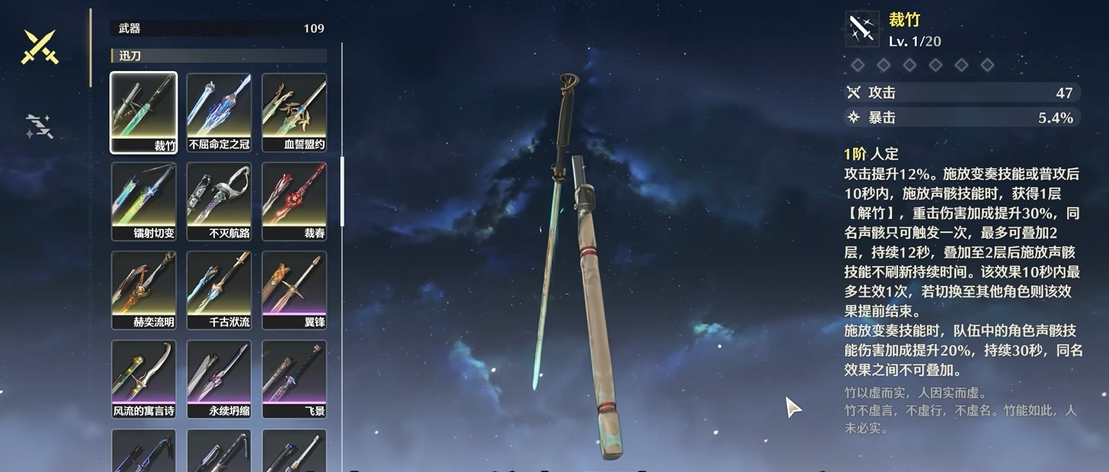Select the 飞景 sword tile
Image resolution: width=1109 pixels, height=472 pixels.
pyautogui.click(x=294, y=379)
